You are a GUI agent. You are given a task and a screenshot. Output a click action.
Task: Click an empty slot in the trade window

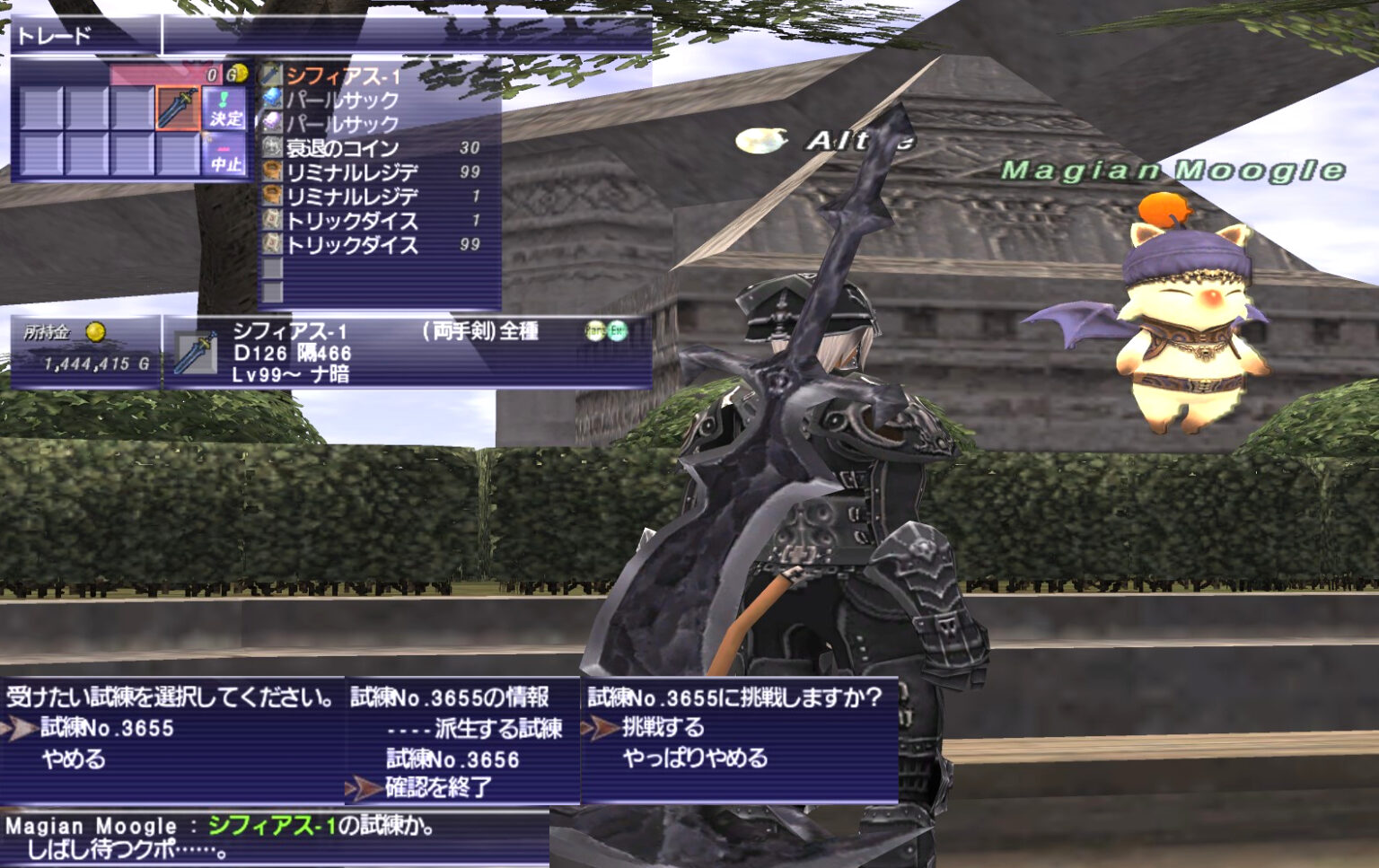click(x=40, y=108)
